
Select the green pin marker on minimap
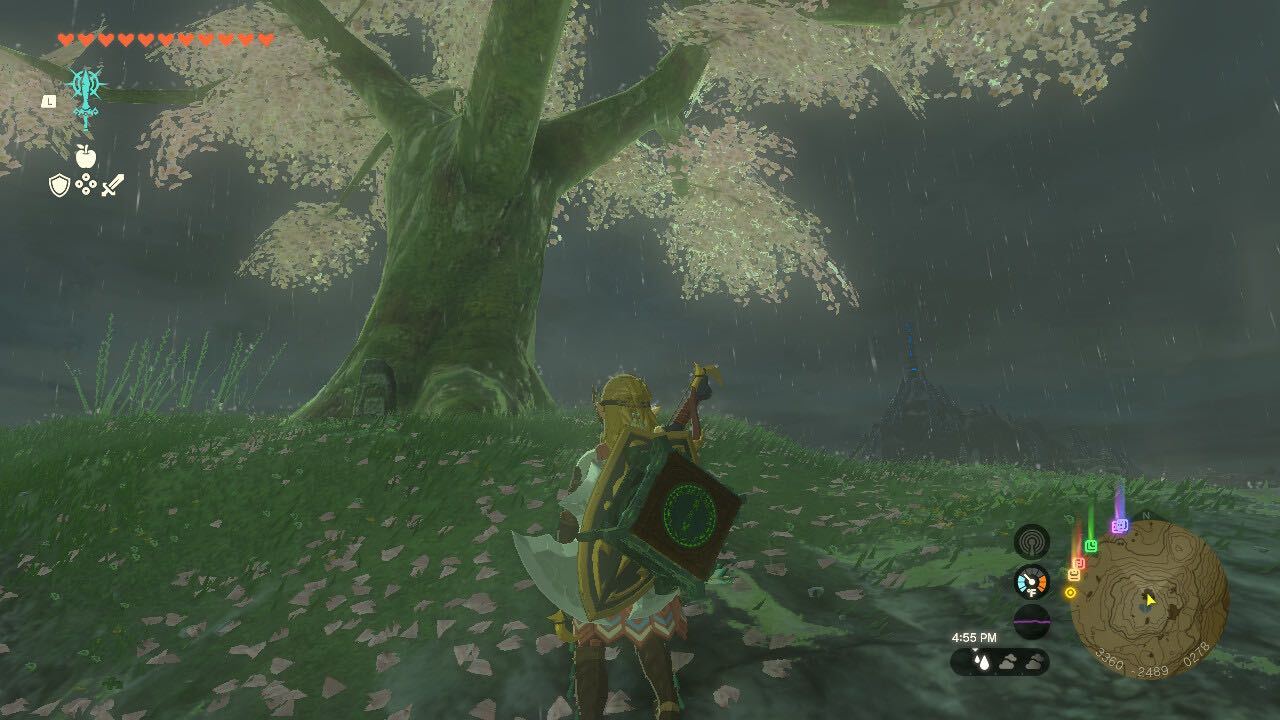pos(1090,544)
